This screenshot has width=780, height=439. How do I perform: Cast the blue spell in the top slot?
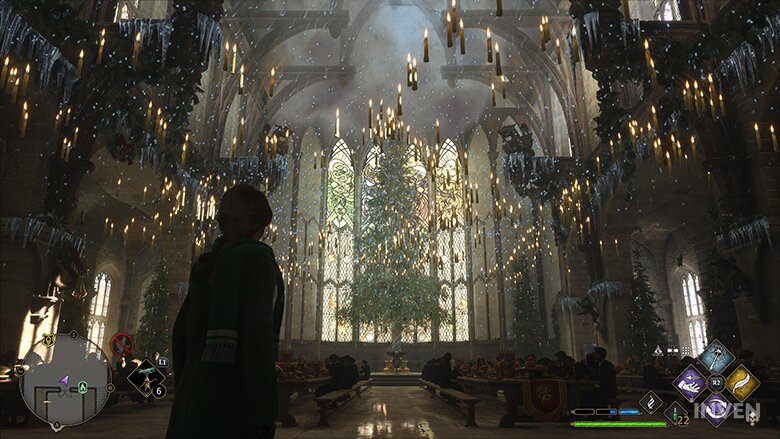click(x=715, y=357)
